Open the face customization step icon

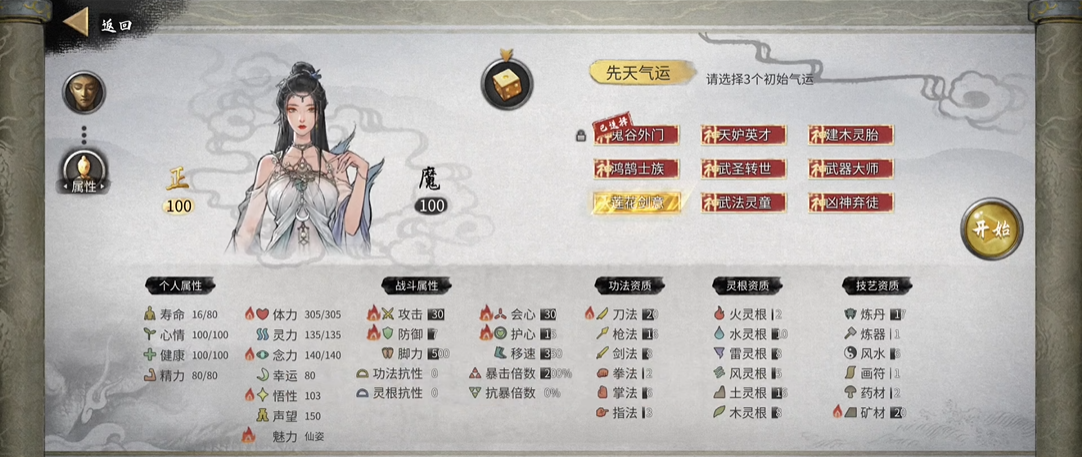click(83, 92)
